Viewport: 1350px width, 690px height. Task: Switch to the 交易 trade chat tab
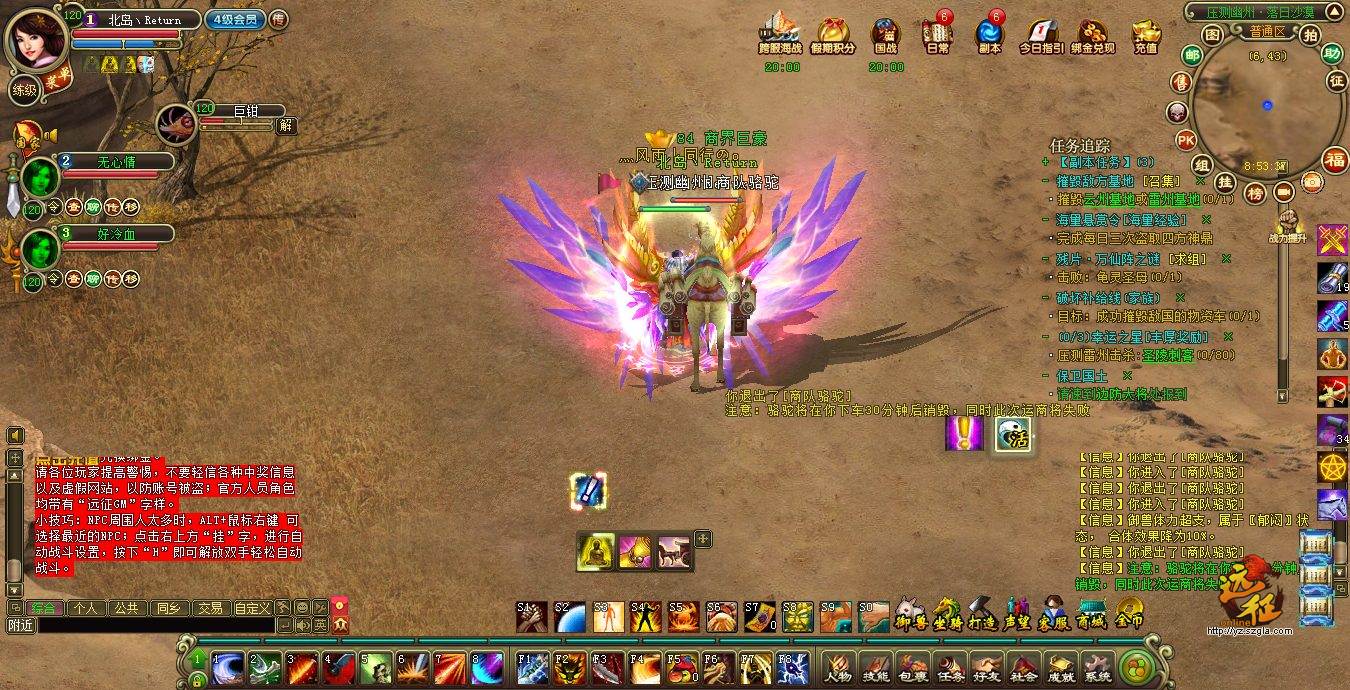[209, 607]
